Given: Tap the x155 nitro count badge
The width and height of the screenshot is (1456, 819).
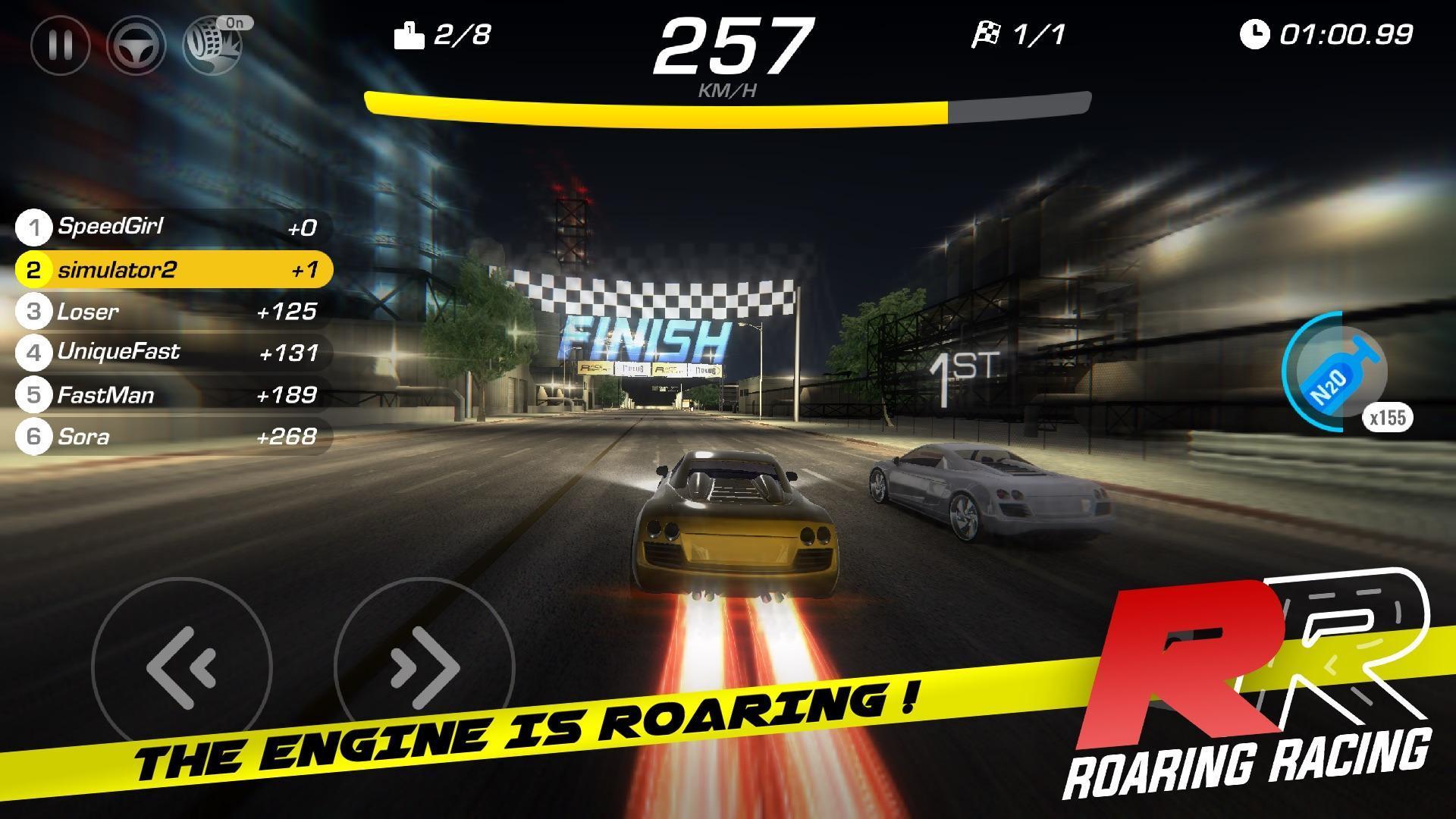Looking at the screenshot, I should [x=1386, y=416].
